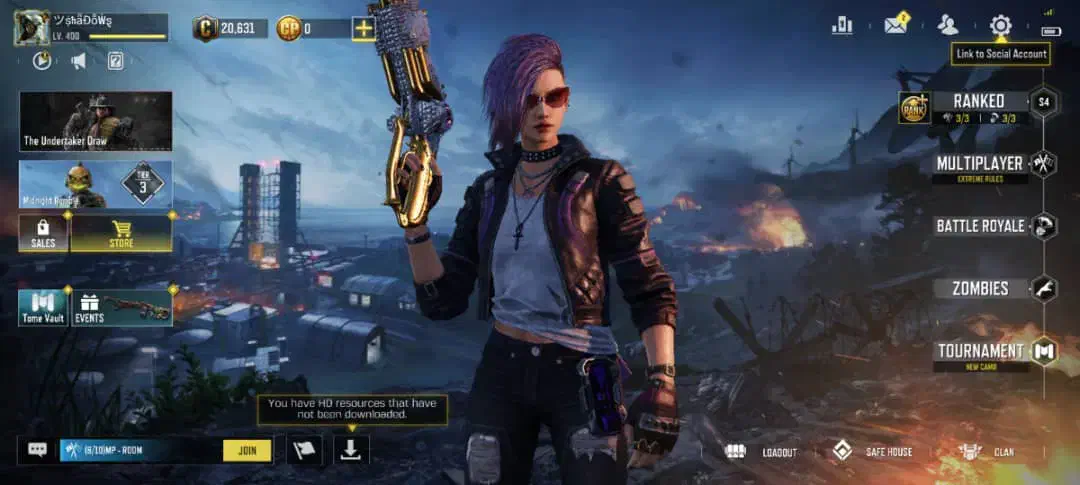Image resolution: width=1080 pixels, height=485 pixels.
Task: Enter the Zombies mode
Action: pyautogui.click(x=980, y=289)
